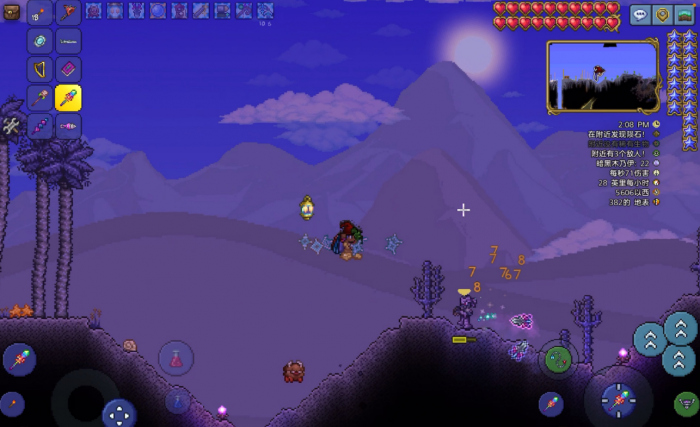Tap the yellow map pin button
This screenshot has height=427, width=700.
[x=662, y=14]
